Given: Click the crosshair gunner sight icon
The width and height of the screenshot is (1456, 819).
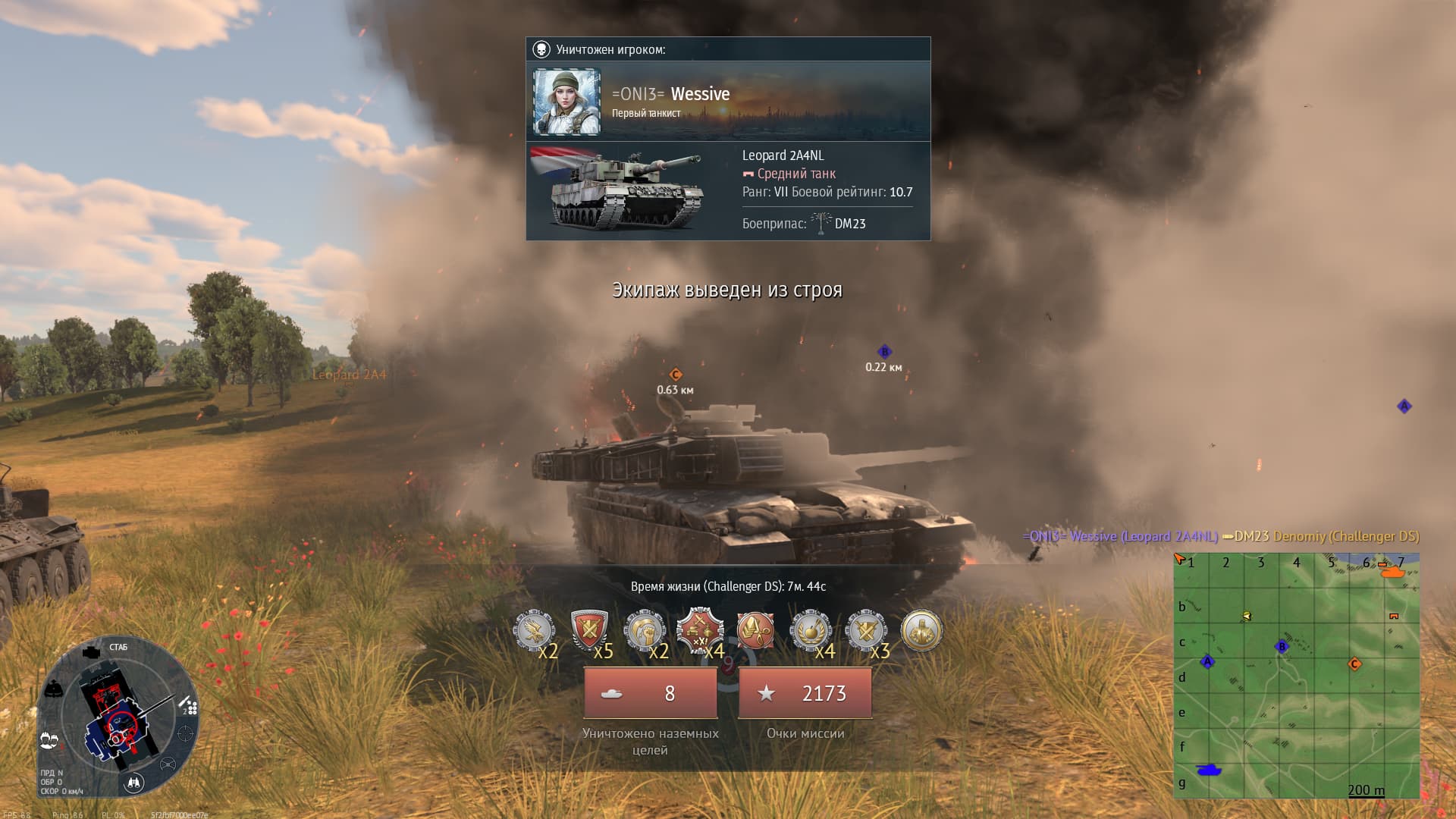Looking at the screenshot, I should click(x=185, y=733).
